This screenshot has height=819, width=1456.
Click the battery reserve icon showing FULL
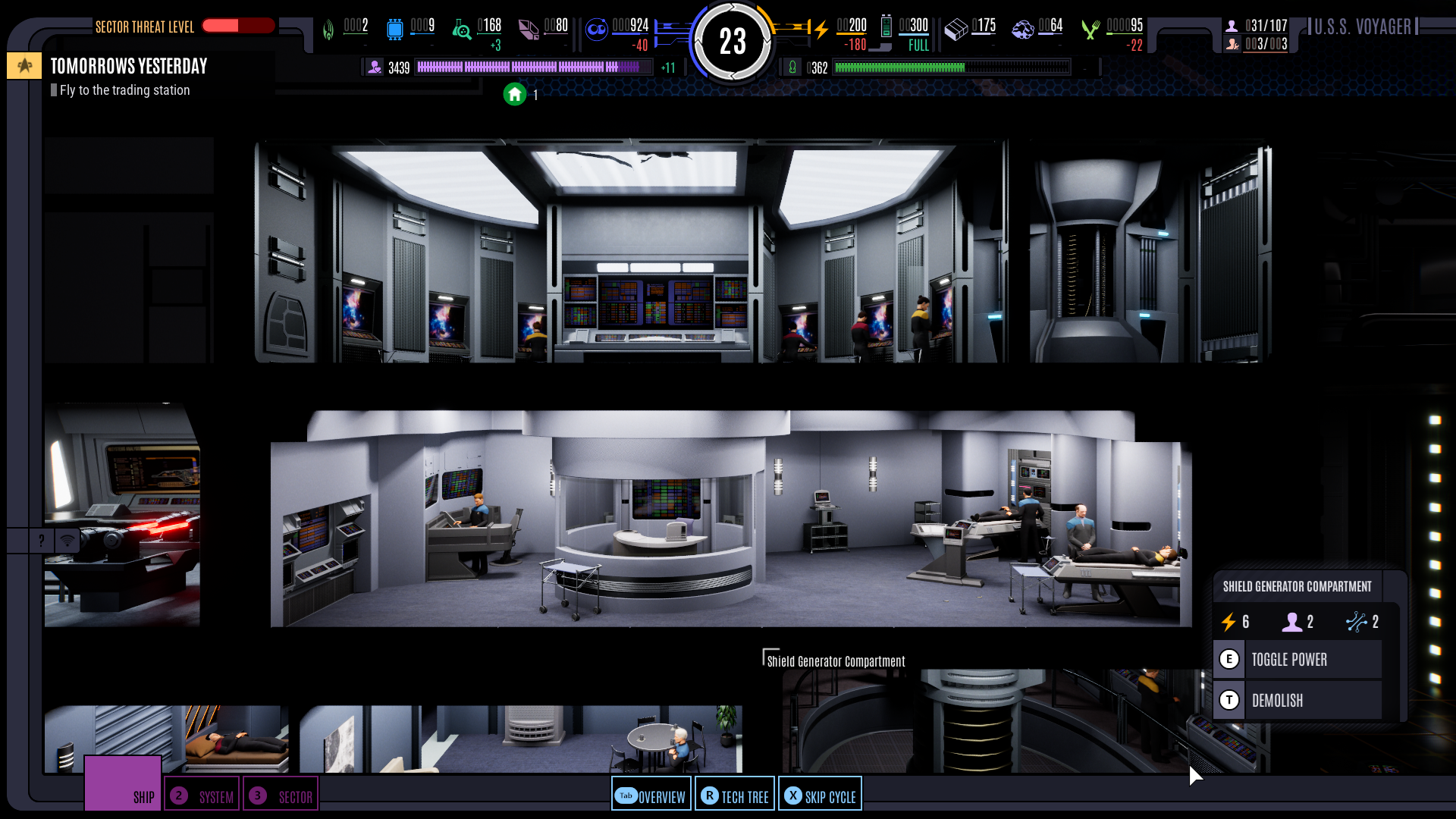tap(887, 28)
